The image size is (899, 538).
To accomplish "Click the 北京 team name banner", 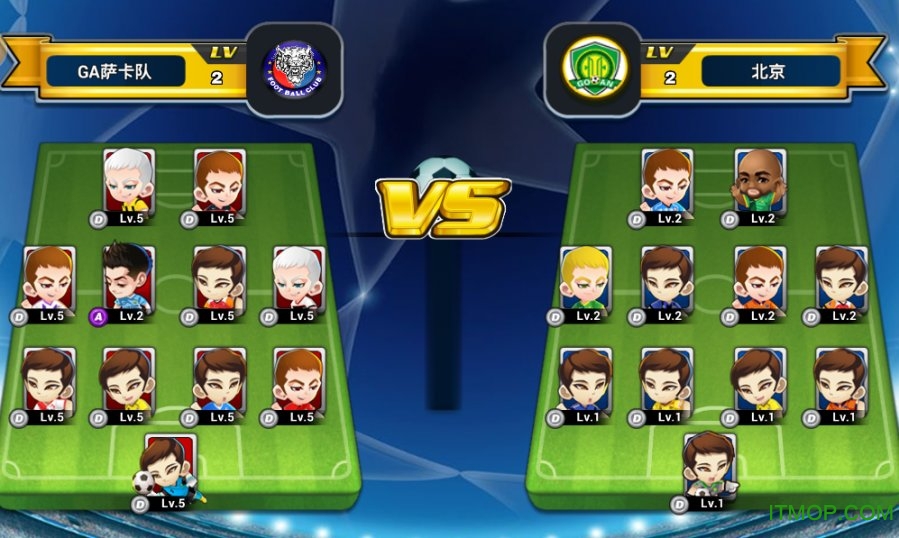I will 770,71.
